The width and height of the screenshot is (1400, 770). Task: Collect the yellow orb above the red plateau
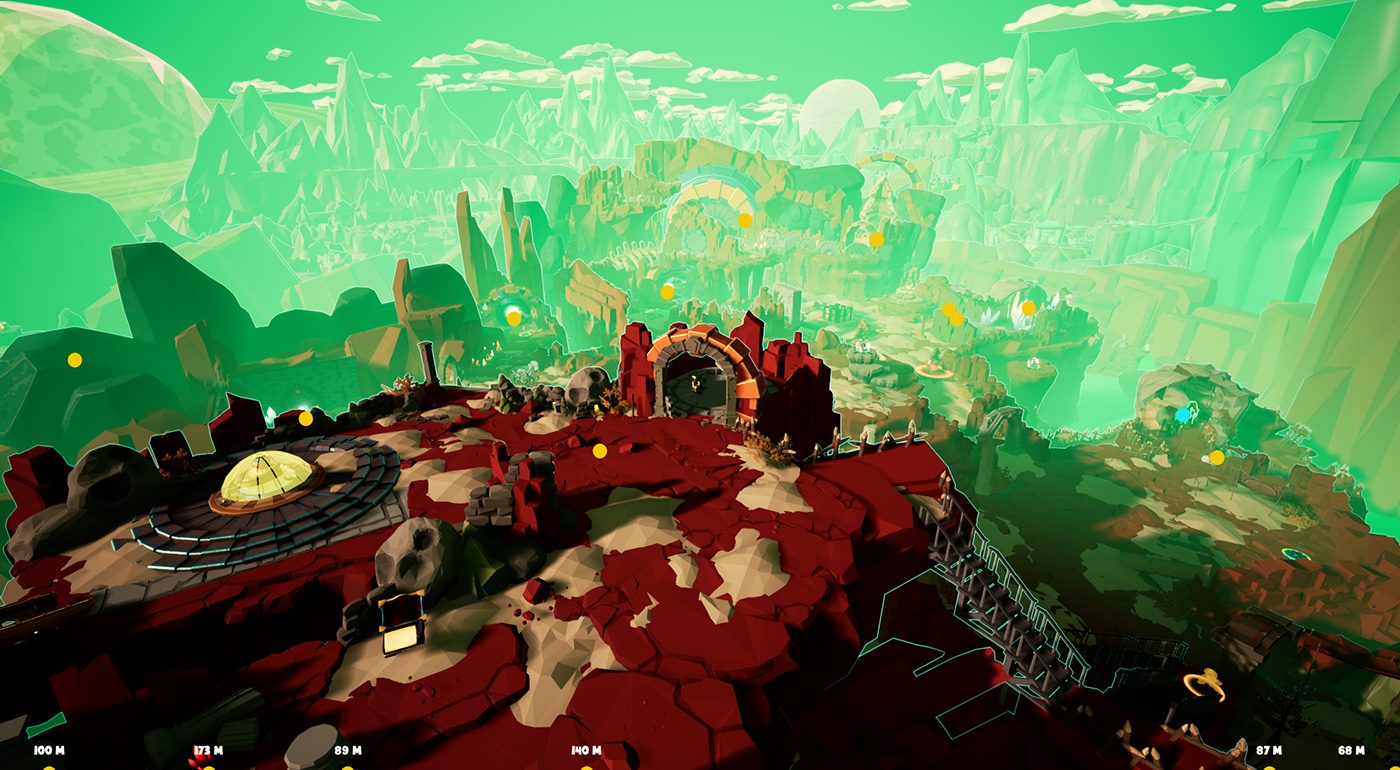click(601, 450)
